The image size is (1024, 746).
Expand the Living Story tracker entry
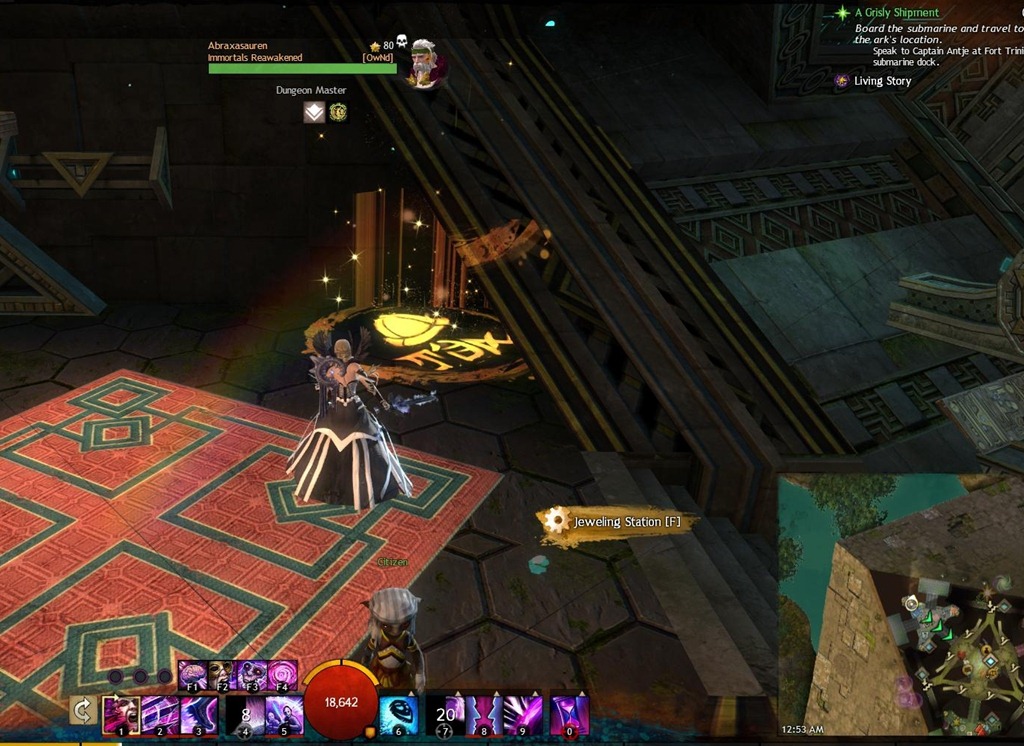(x=882, y=81)
